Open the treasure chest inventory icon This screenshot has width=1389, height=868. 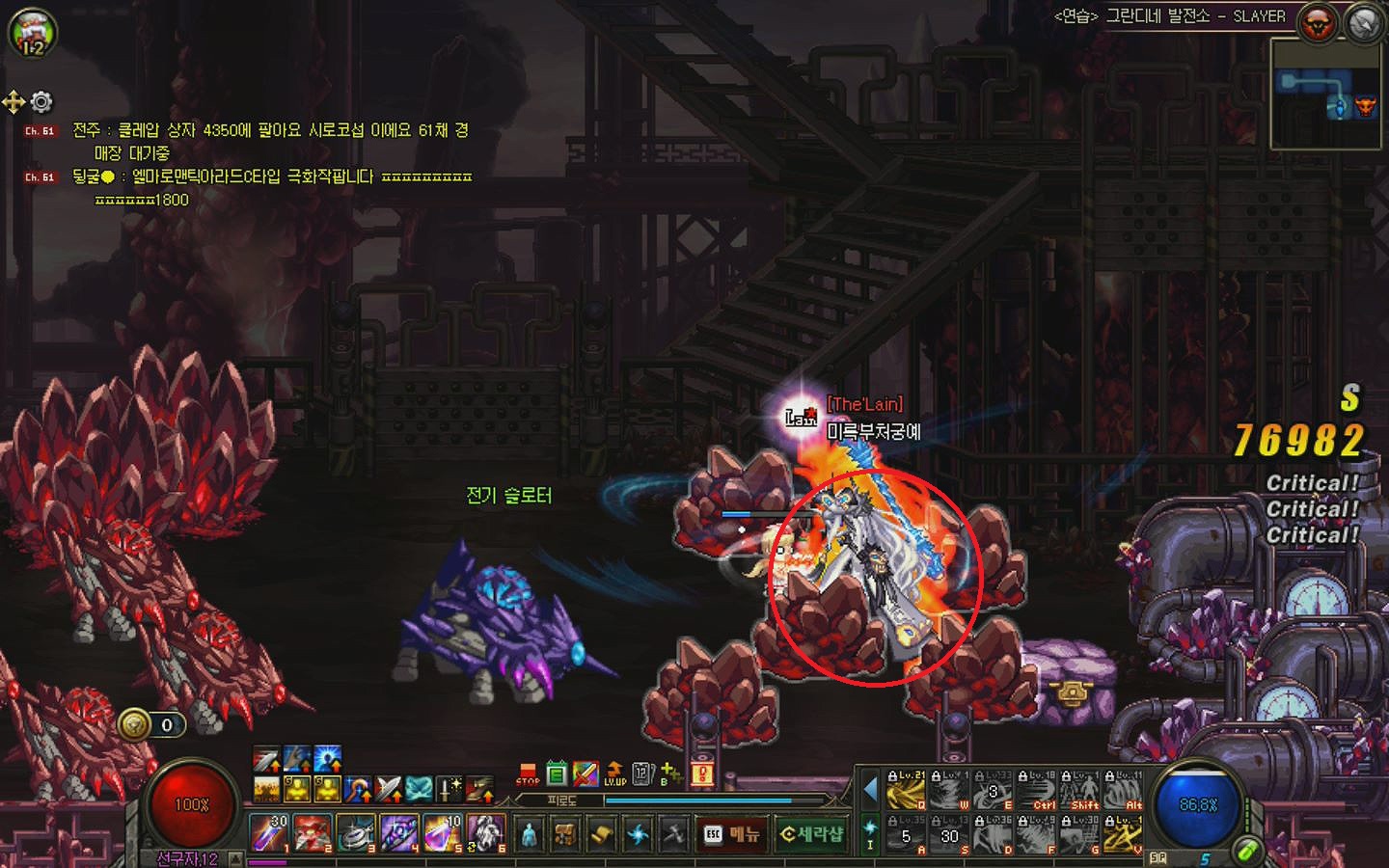(565, 834)
